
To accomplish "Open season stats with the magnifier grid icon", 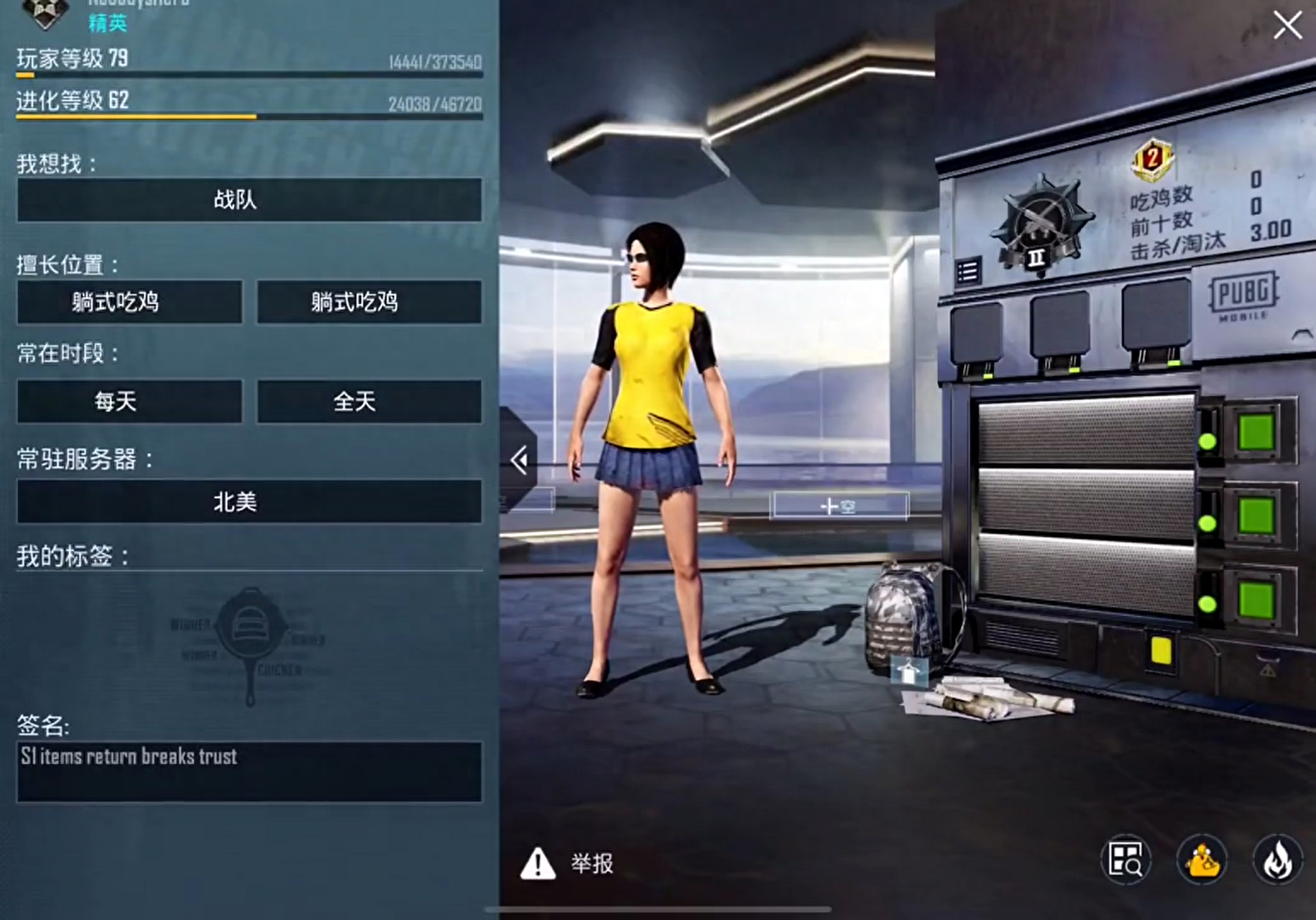I will point(1125,860).
